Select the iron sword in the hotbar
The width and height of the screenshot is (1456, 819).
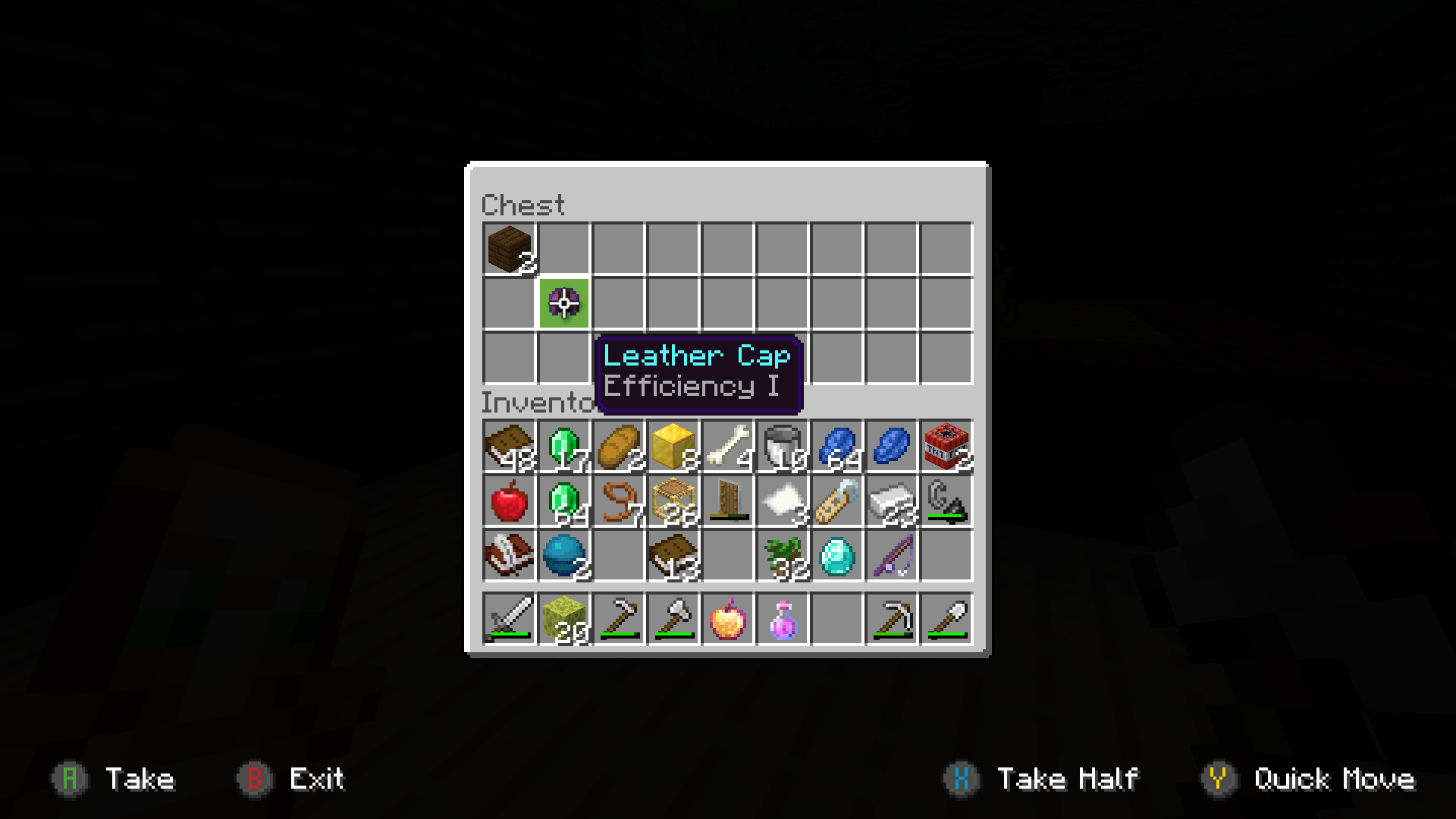(x=510, y=619)
